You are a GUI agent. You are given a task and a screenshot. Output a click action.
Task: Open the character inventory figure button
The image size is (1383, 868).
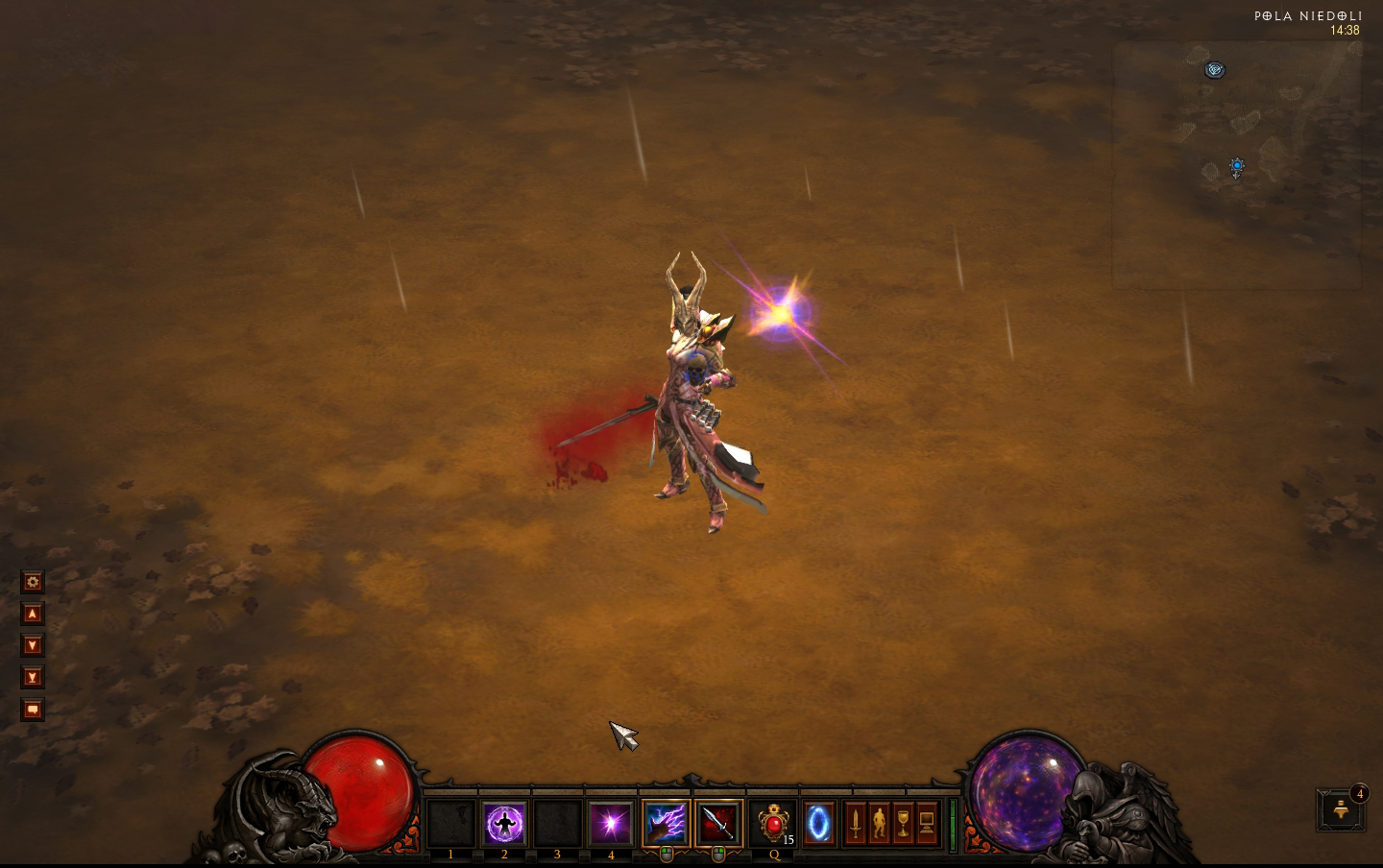879,824
